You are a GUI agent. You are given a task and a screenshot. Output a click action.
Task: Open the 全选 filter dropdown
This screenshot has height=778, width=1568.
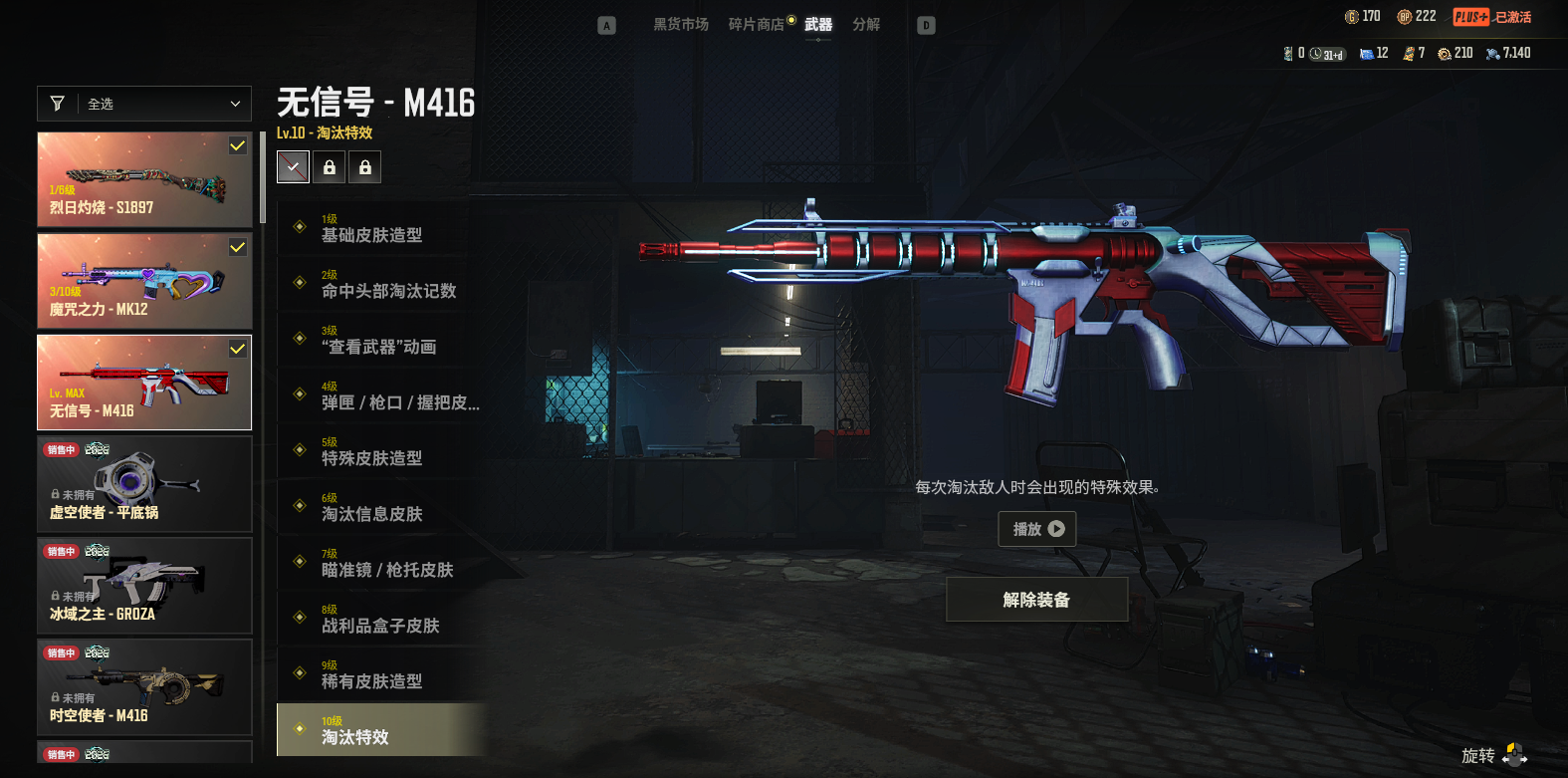tap(144, 104)
